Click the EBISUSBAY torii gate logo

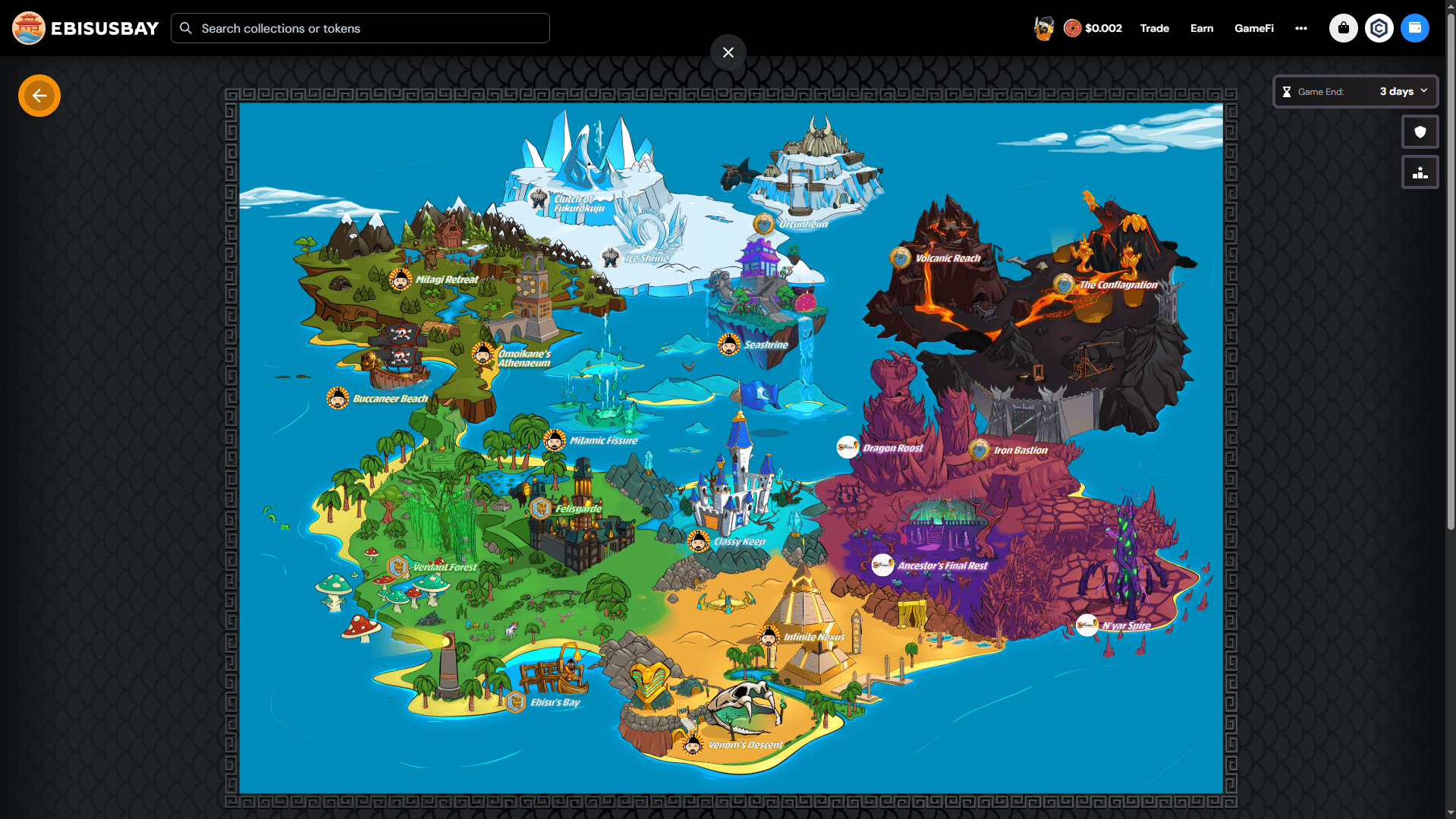coord(28,27)
